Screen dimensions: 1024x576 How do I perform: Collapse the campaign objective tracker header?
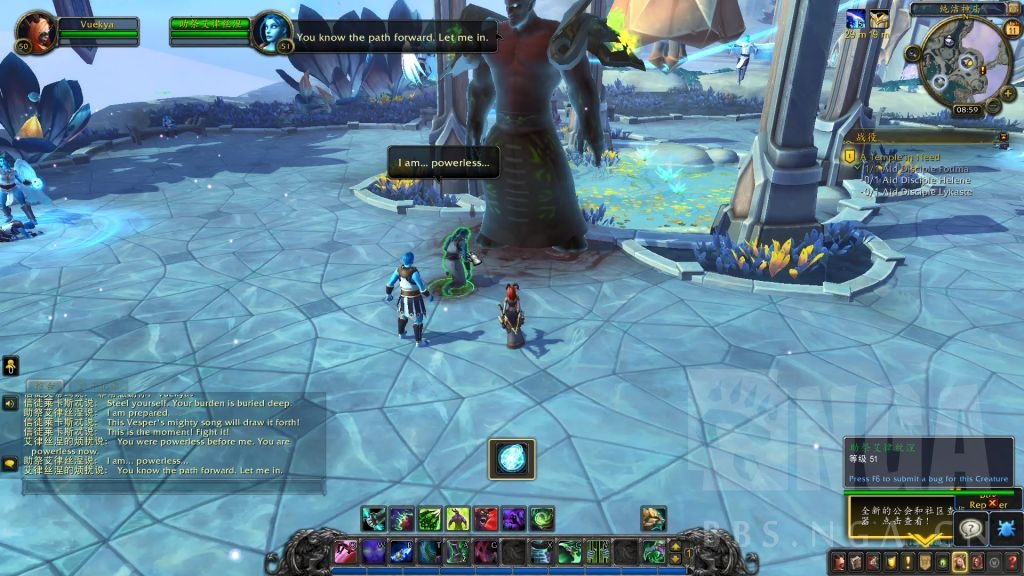coord(1004,137)
